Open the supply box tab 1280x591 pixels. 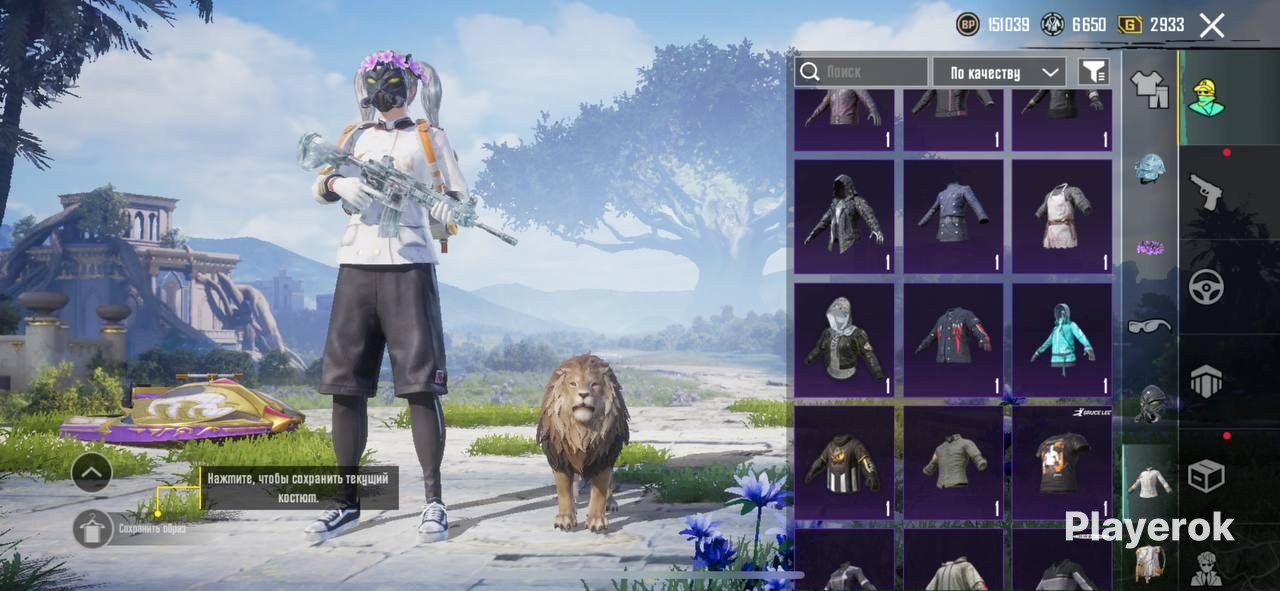click(x=1206, y=476)
